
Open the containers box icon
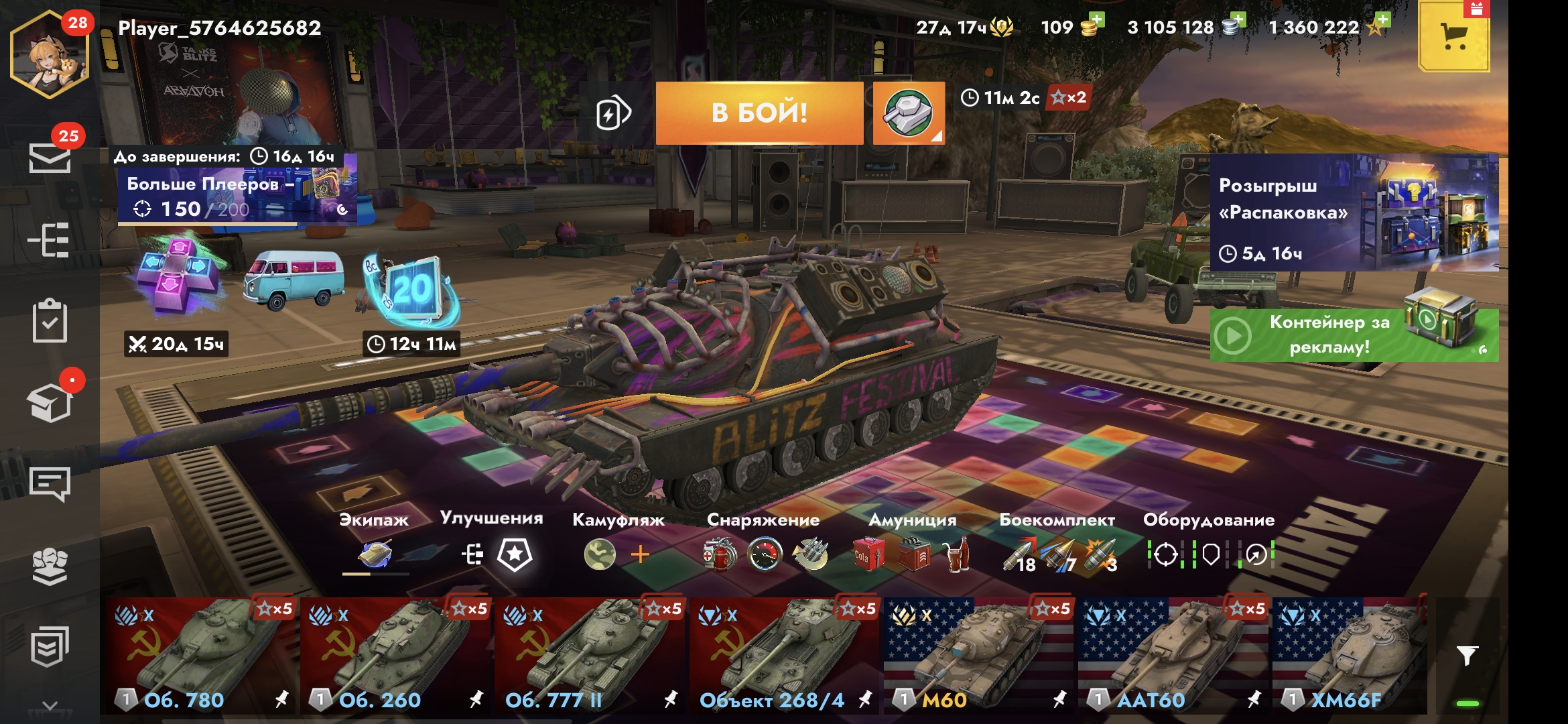tap(50, 404)
